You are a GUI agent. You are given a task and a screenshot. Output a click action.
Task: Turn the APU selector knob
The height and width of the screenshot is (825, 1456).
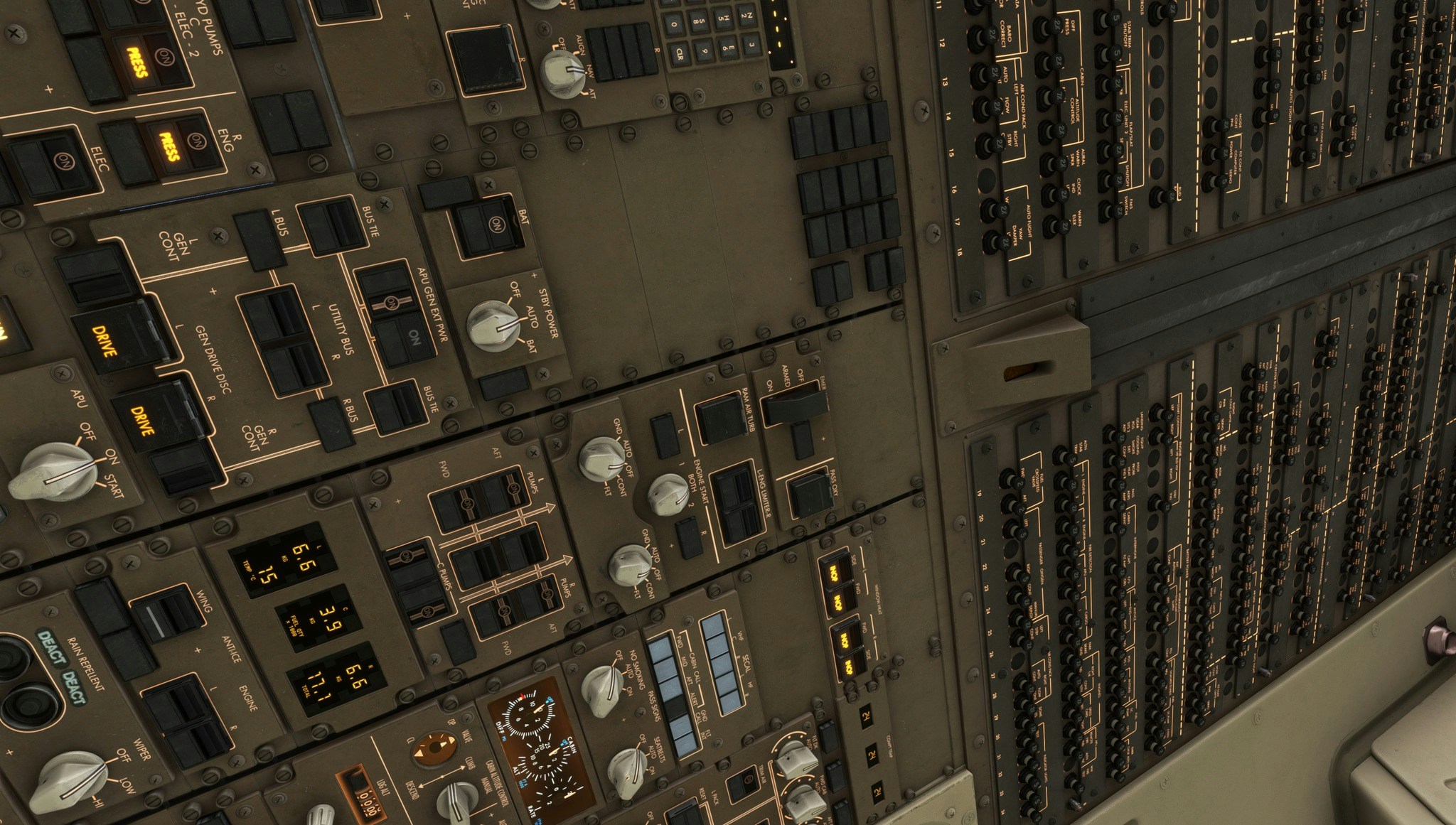coord(54,471)
